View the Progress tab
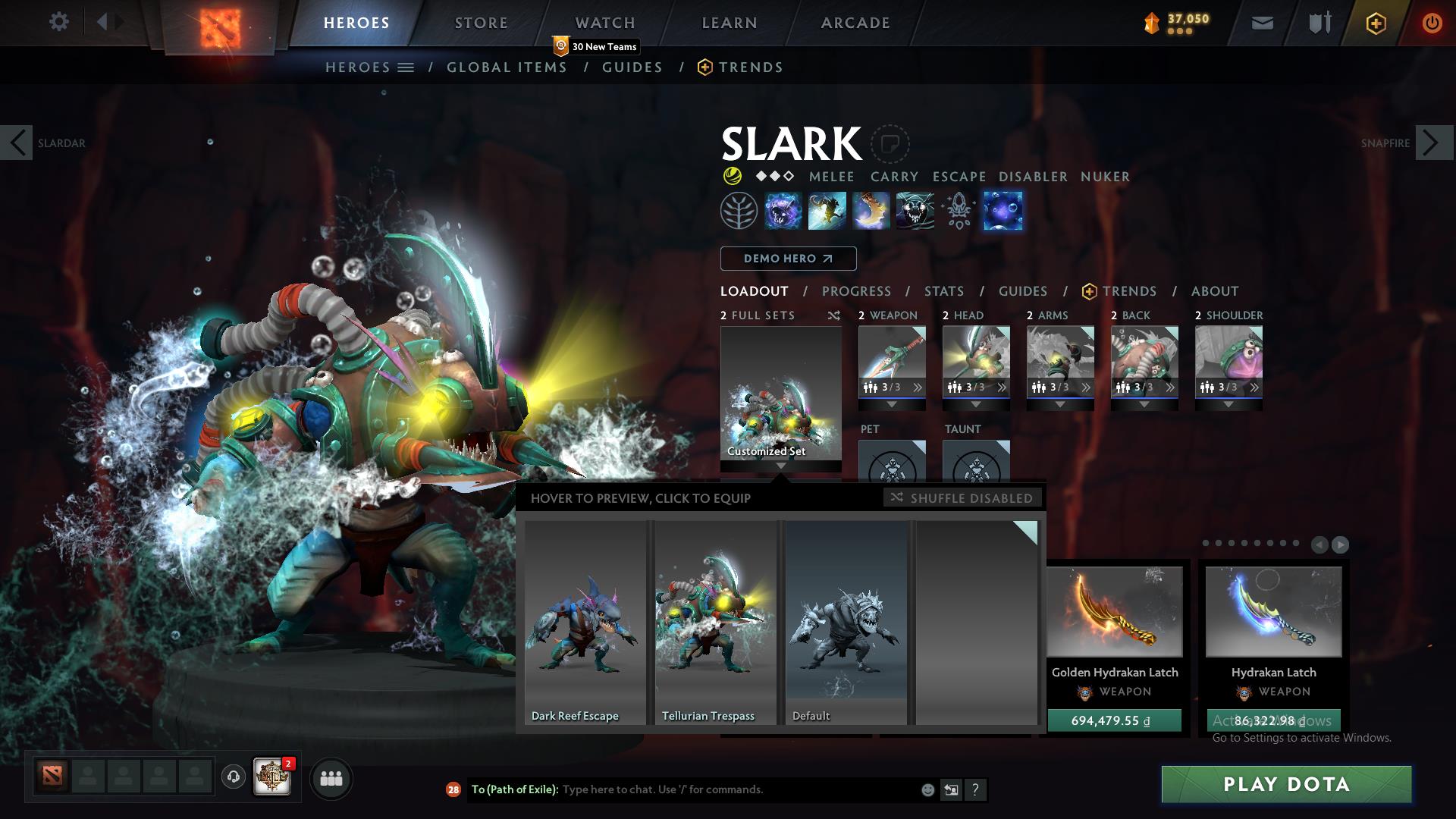 pyautogui.click(x=855, y=291)
